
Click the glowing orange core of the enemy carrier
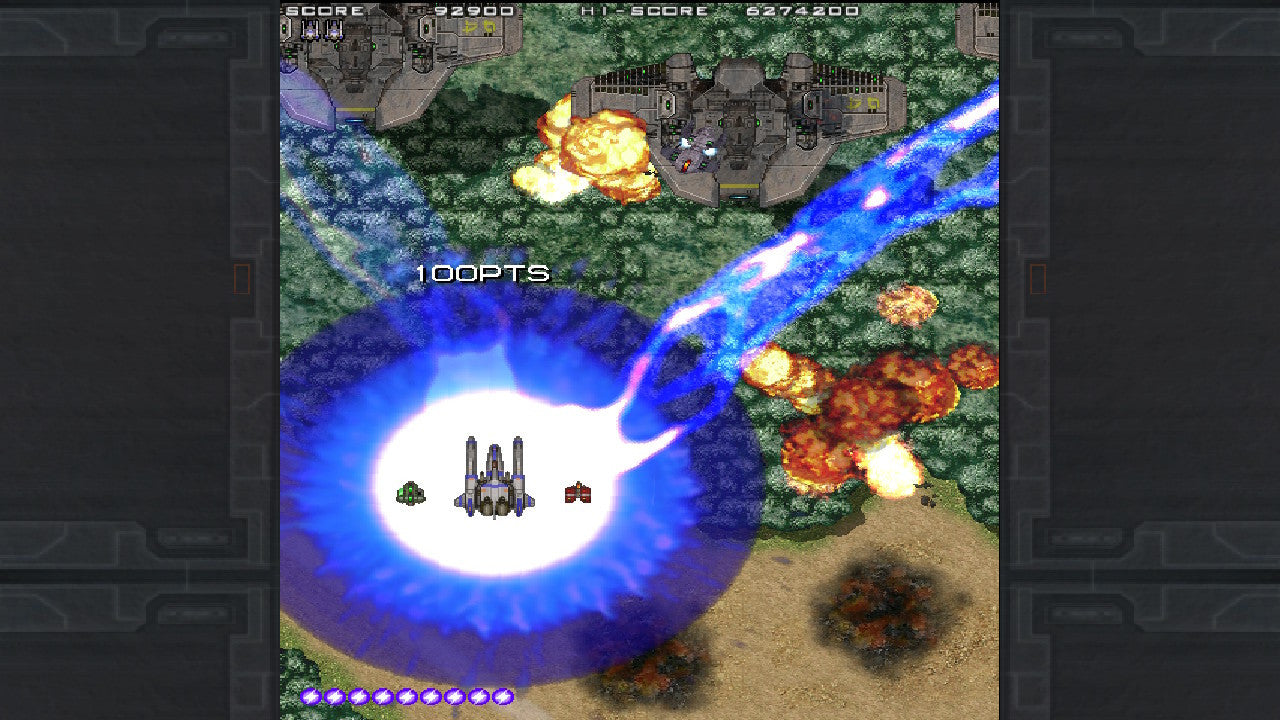[685, 164]
